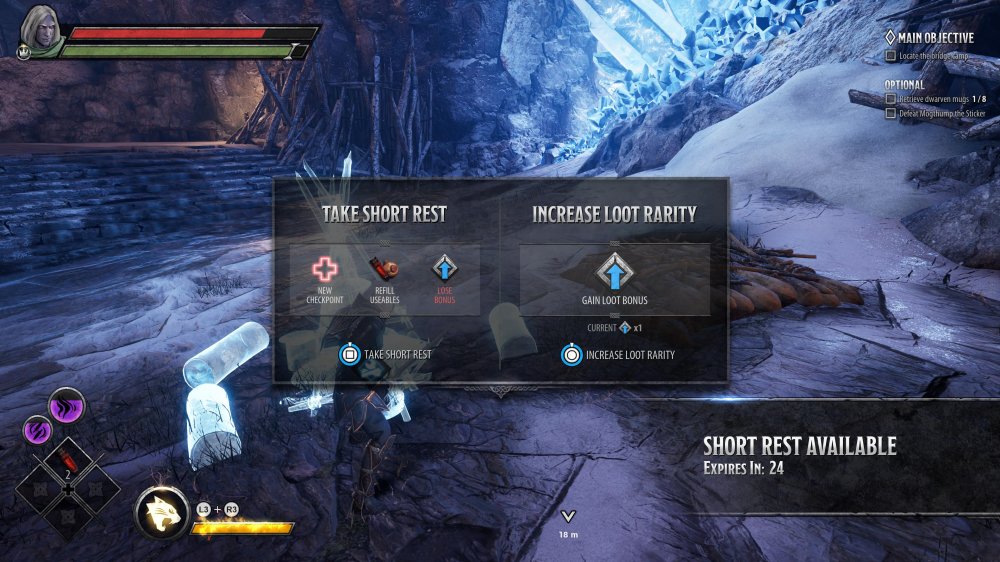Activate the white cat head ultimate ability

[162, 513]
